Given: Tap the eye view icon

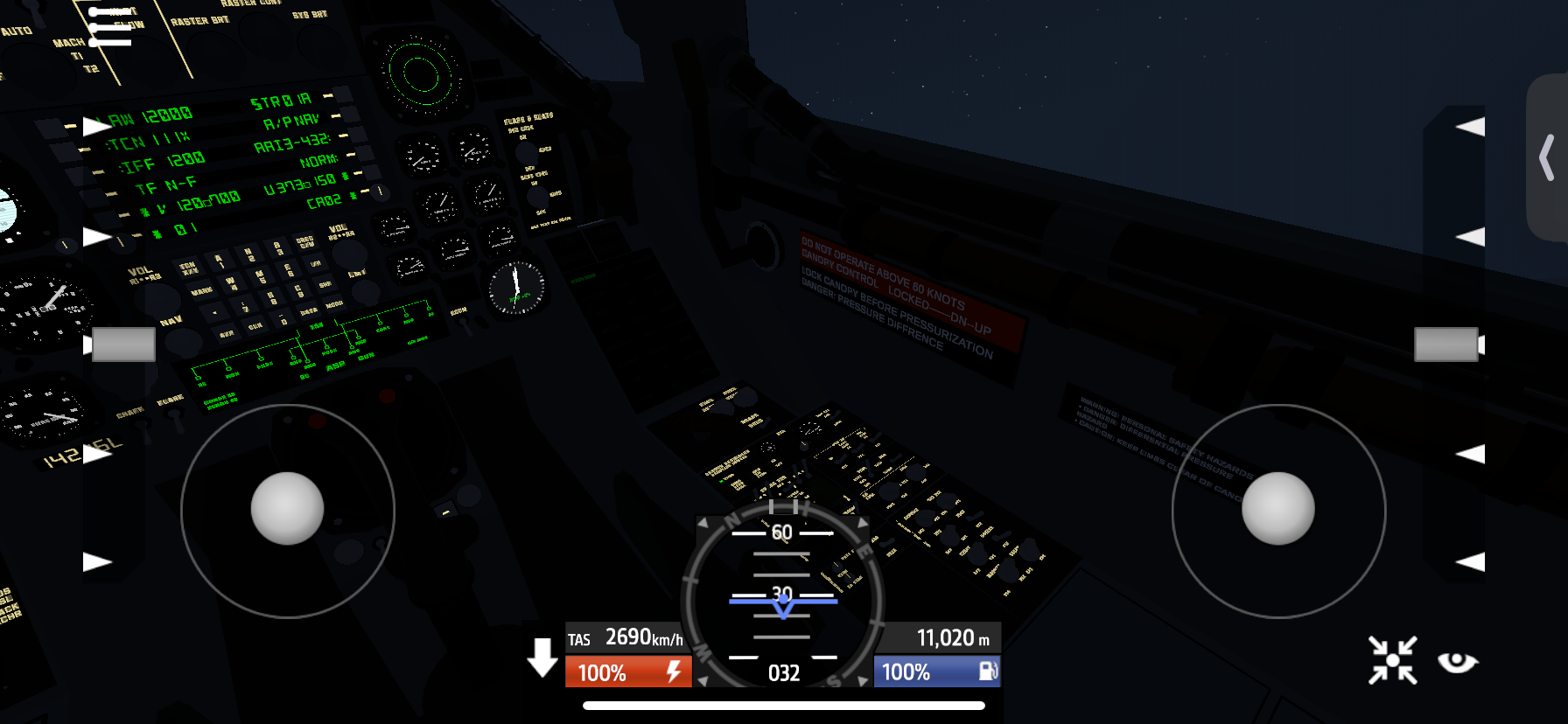Looking at the screenshot, I should [1457, 662].
